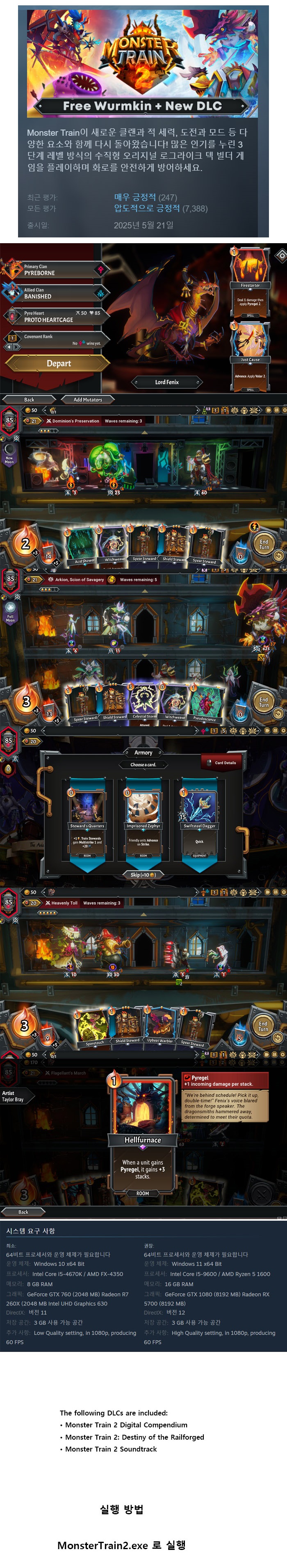
Task: Select the Pyre Heart Protoheartcage row
Action: click(x=55, y=316)
